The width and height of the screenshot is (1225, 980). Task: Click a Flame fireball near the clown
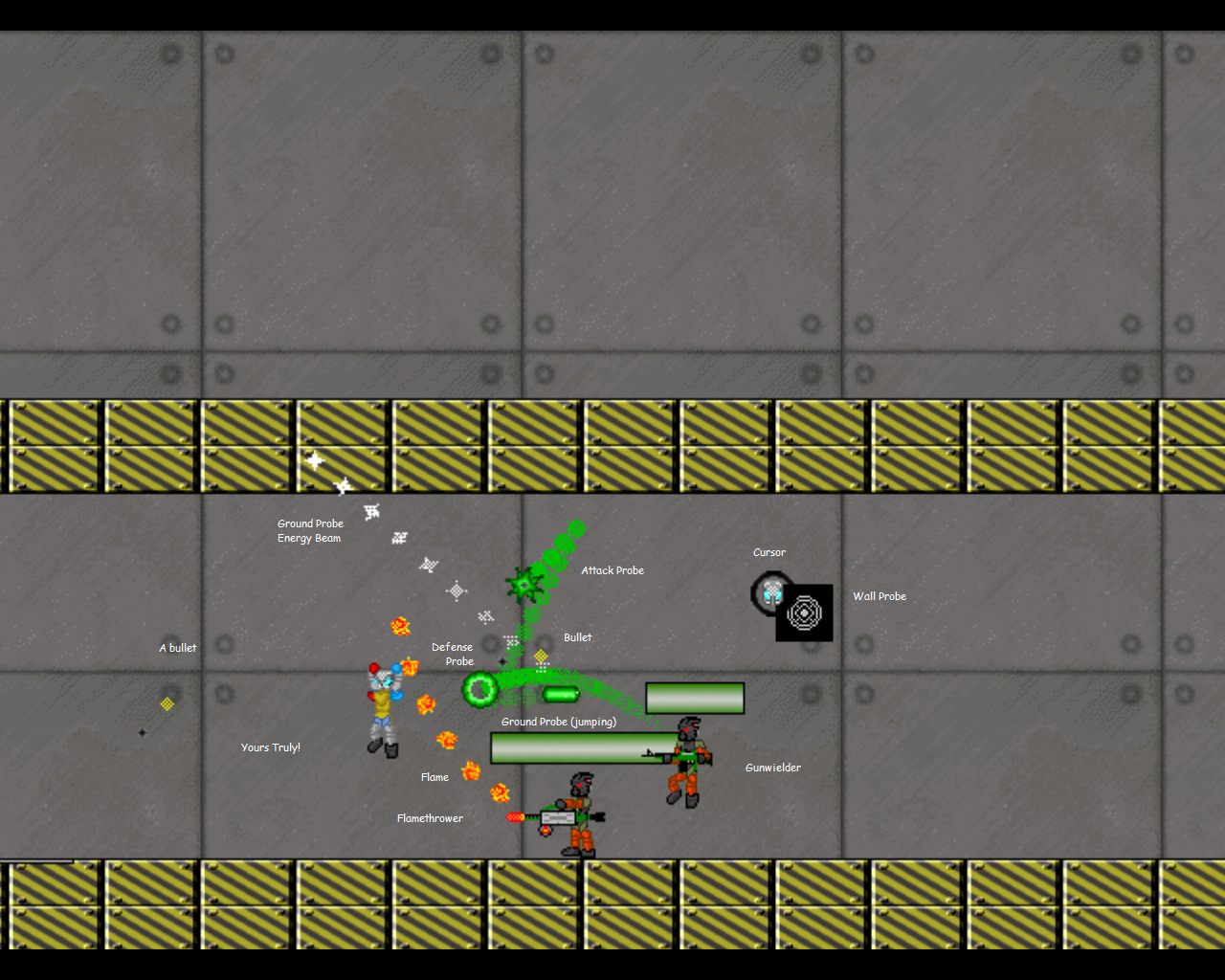point(427,704)
